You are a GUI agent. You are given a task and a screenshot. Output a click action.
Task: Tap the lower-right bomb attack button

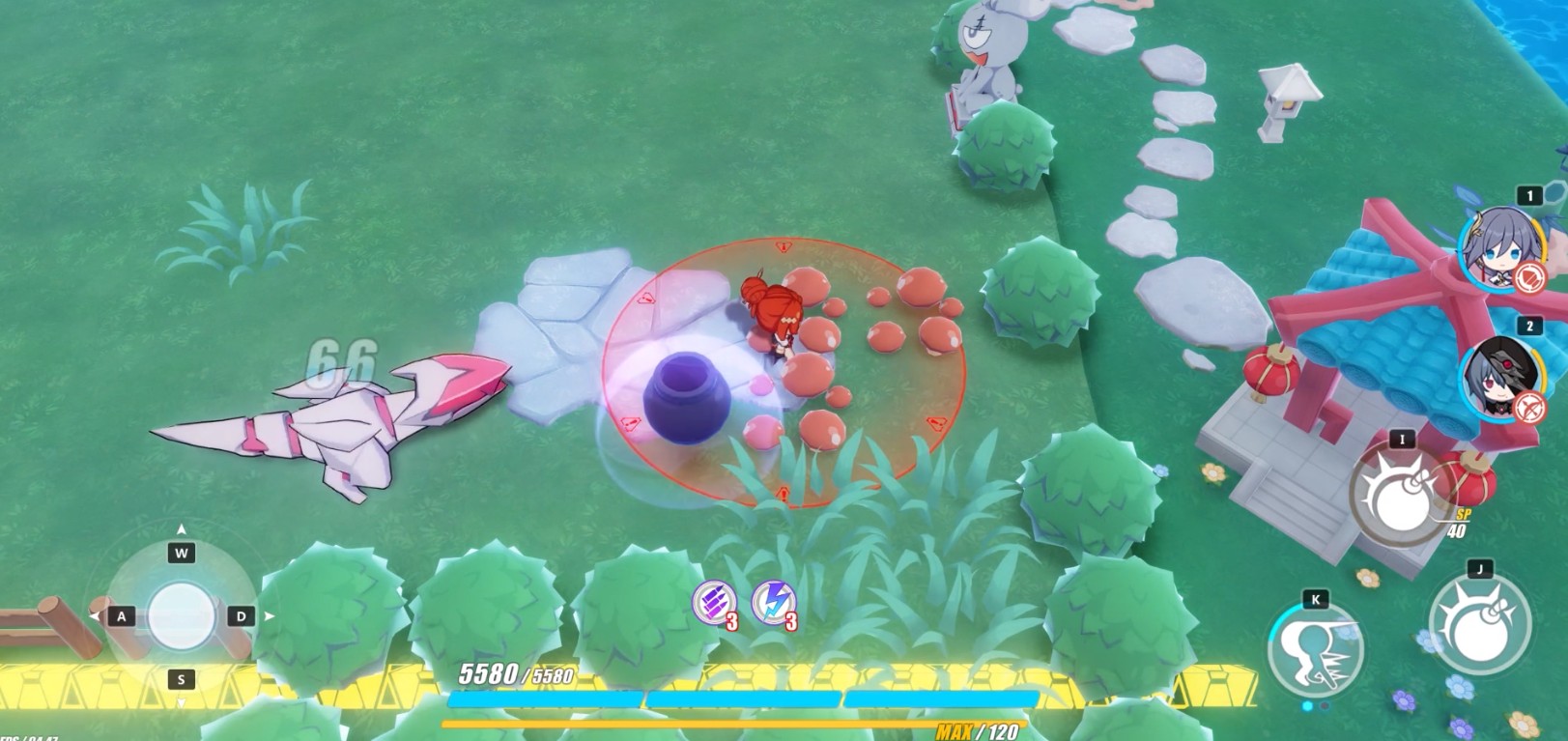1479,621
